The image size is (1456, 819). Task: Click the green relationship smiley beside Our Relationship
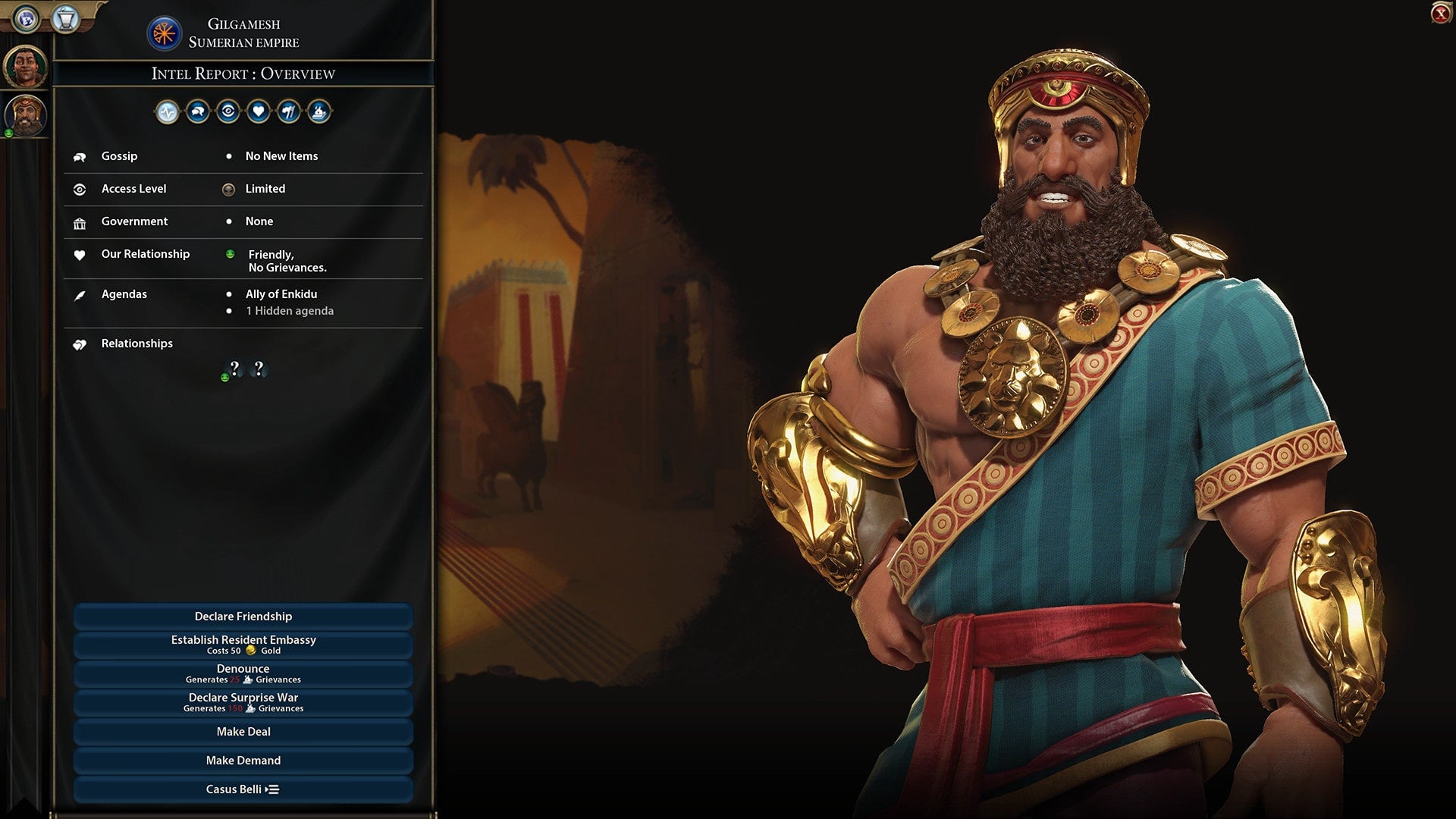[230, 255]
